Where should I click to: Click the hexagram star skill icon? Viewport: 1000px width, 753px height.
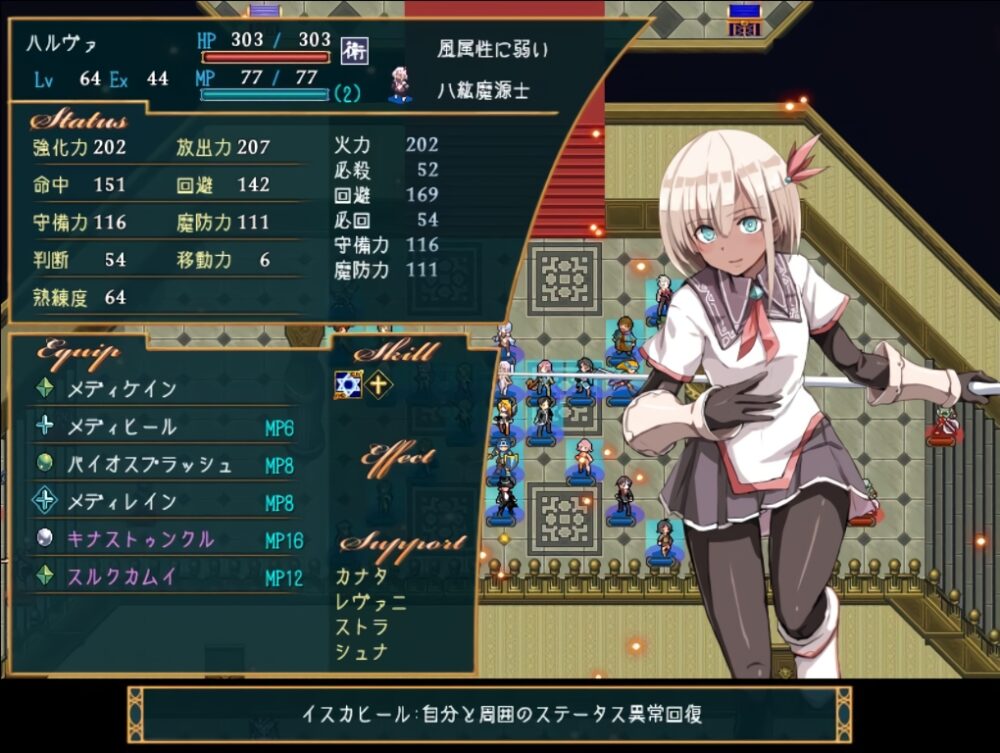[347, 385]
